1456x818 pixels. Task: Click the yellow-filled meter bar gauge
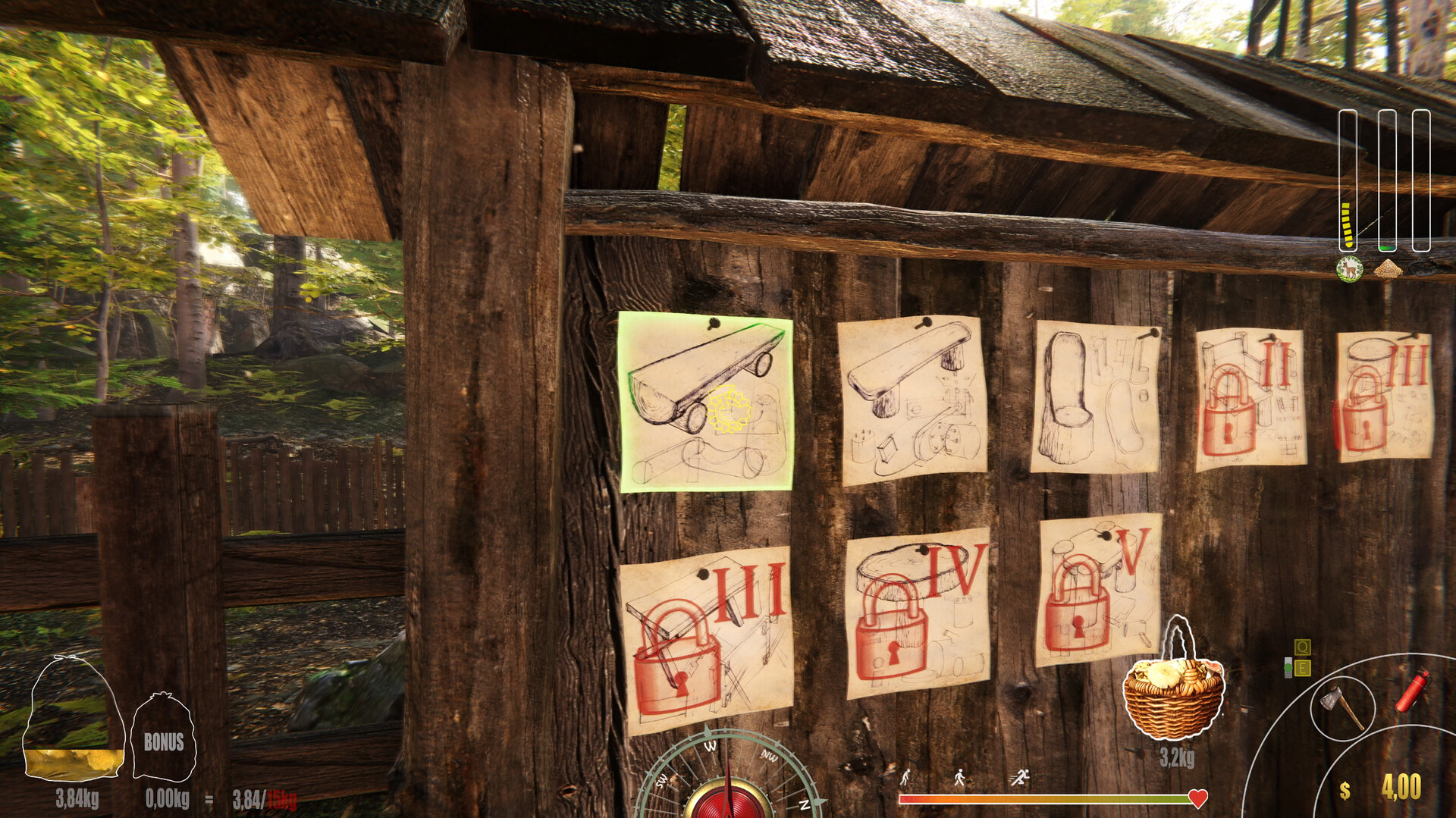(x=1349, y=224)
